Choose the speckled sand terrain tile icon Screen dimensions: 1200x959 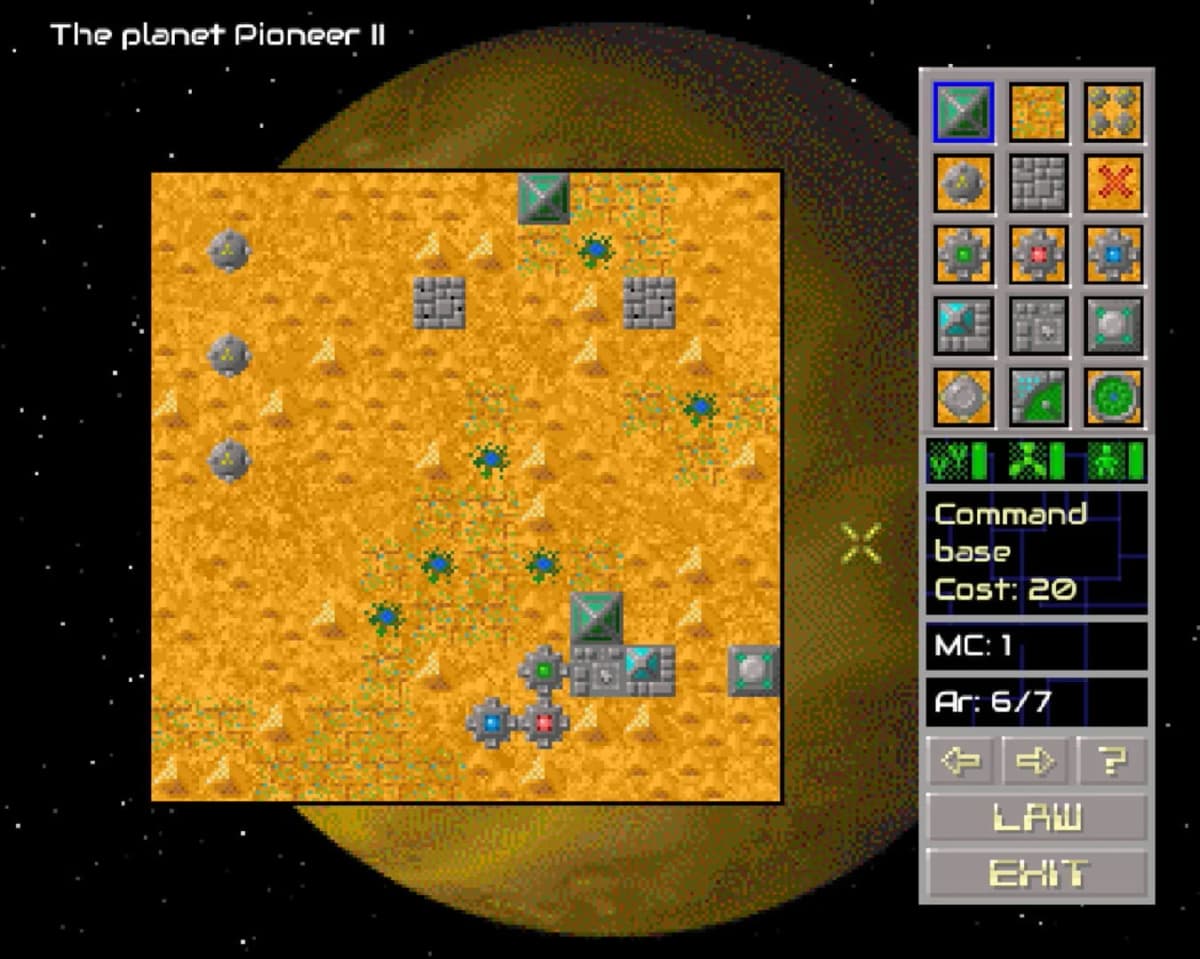1038,111
